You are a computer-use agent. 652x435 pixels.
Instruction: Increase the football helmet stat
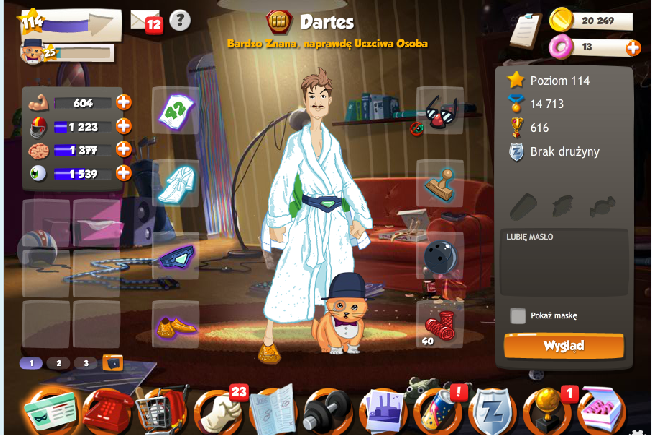124,125
